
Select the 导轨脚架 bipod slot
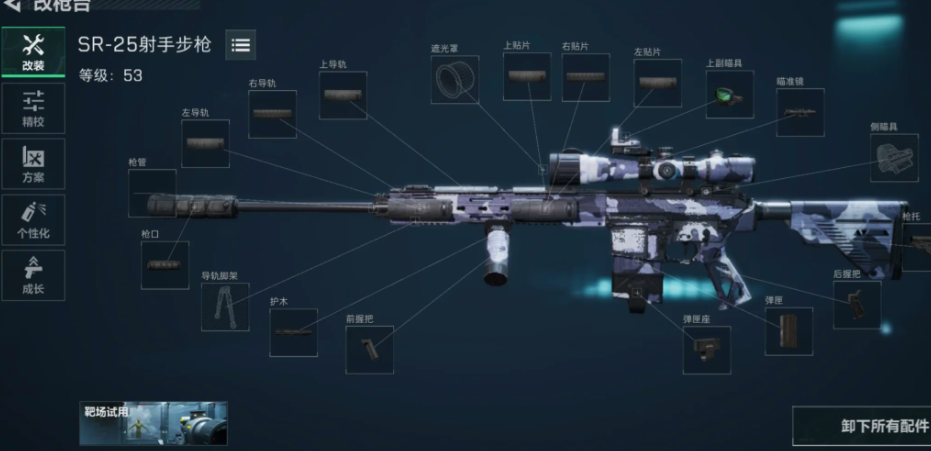(x=225, y=306)
